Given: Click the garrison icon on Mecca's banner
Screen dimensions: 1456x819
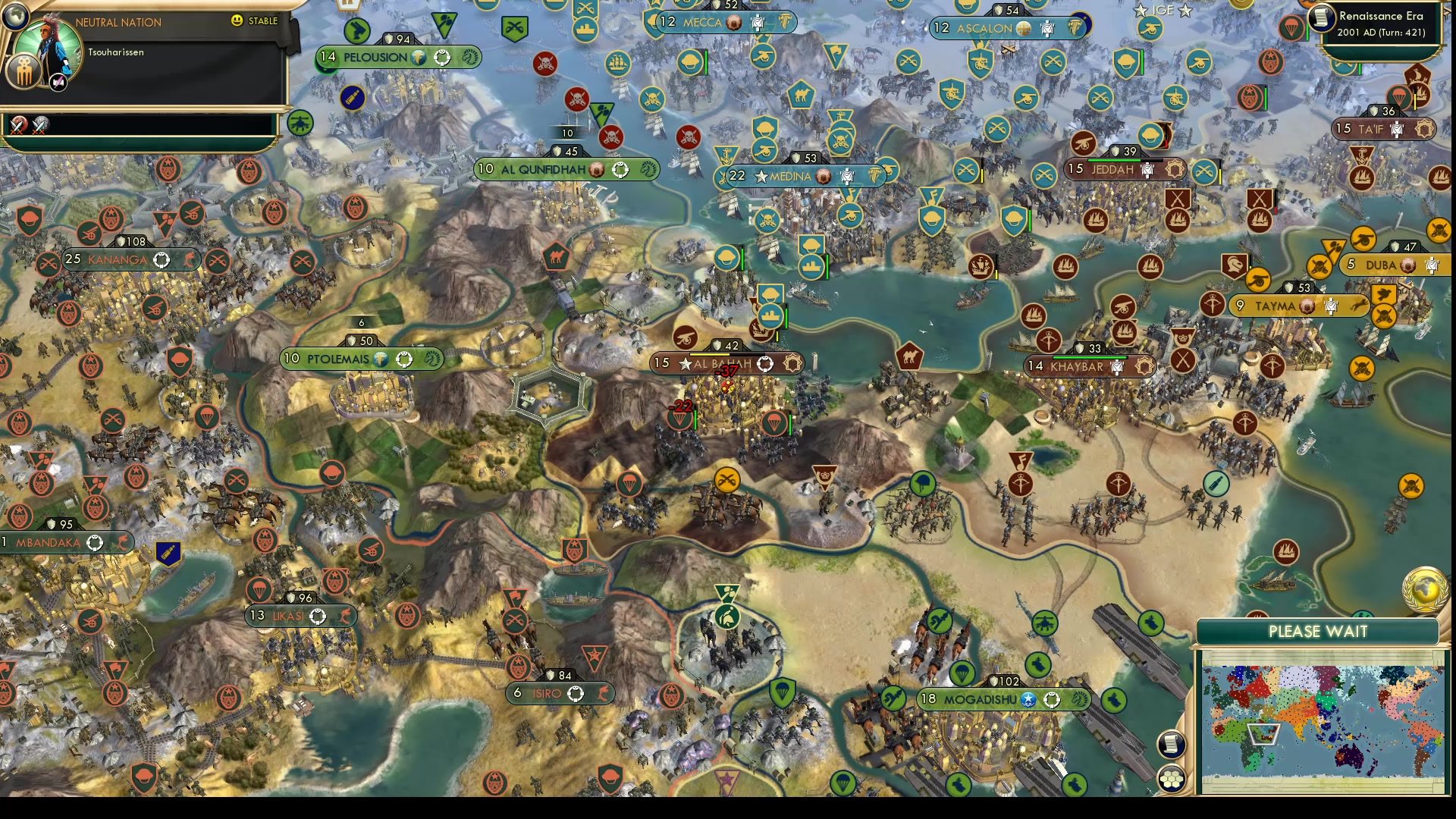Looking at the screenshot, I should tap(756, 24).
